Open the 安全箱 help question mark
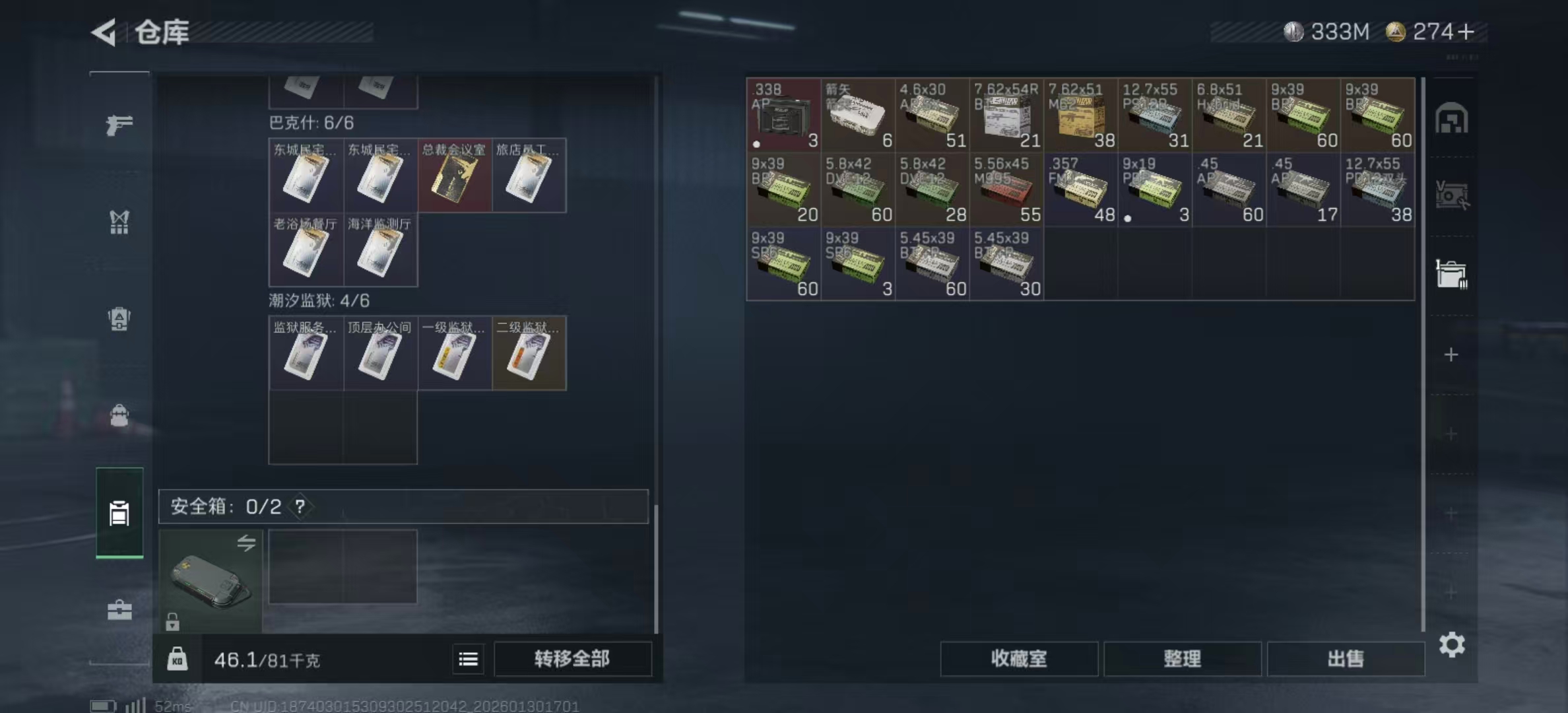Viewport: 1568px width, 713px height. [x=300, y=508]
